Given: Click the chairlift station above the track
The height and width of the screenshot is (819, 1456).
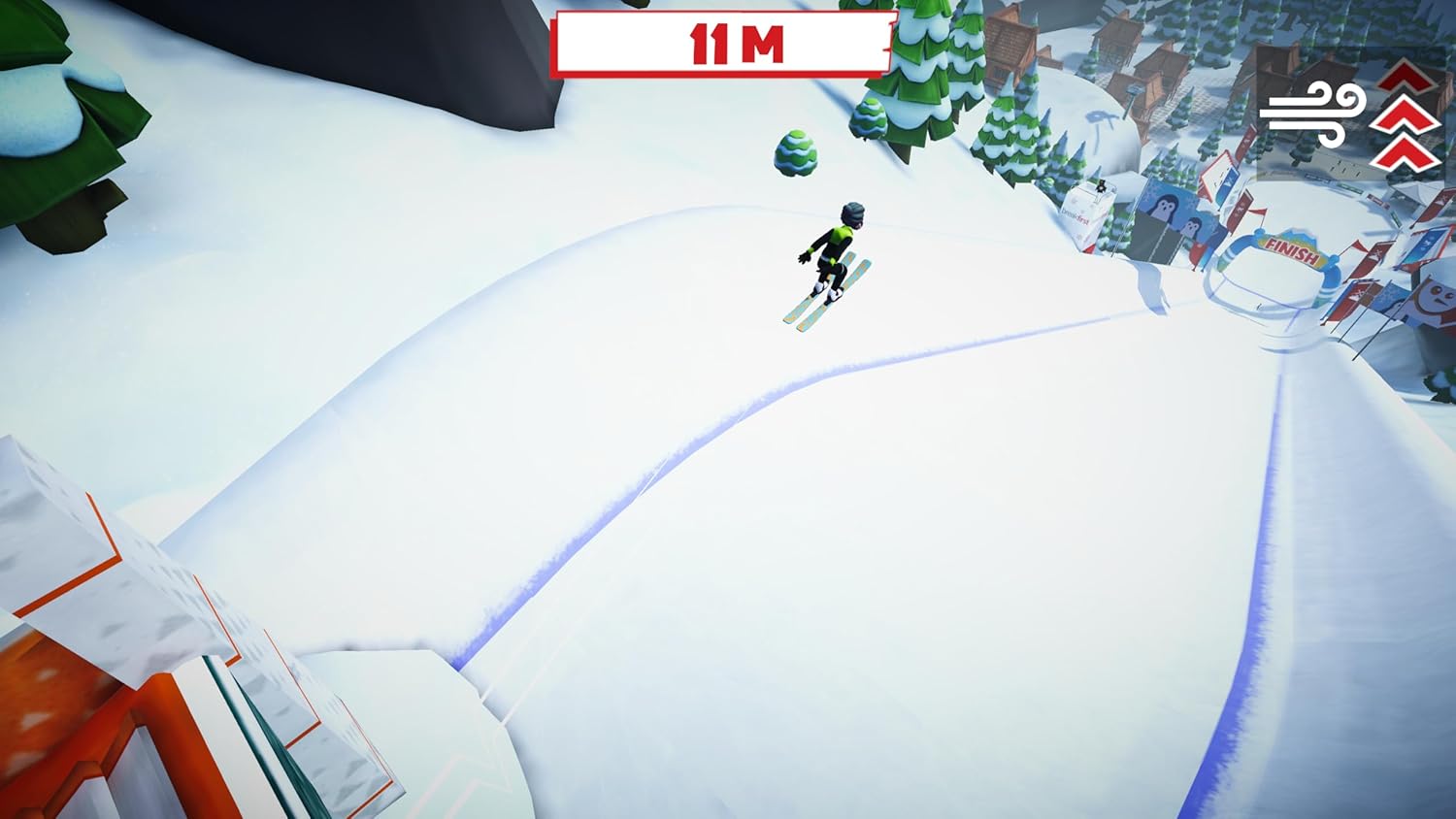Looking at the screenshot, I should (1131, 92).
